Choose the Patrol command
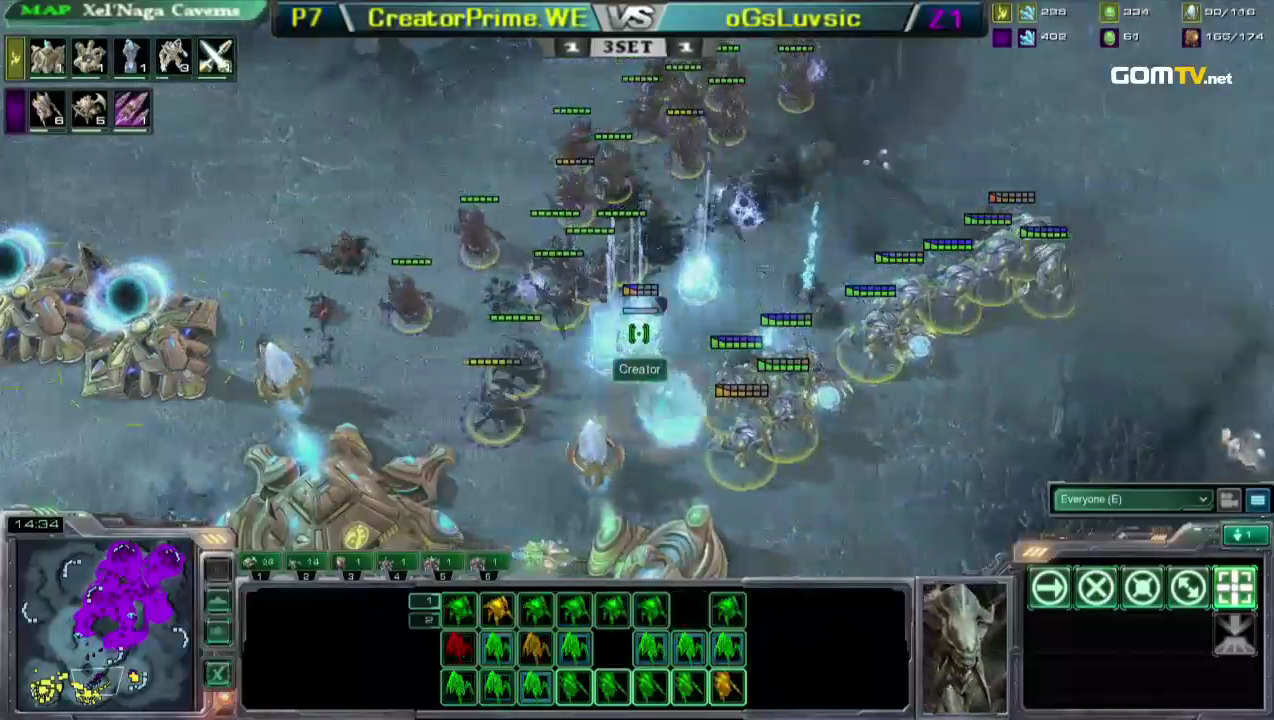Viewport: 1274px width, 720px height. [x=1188, y=589]
